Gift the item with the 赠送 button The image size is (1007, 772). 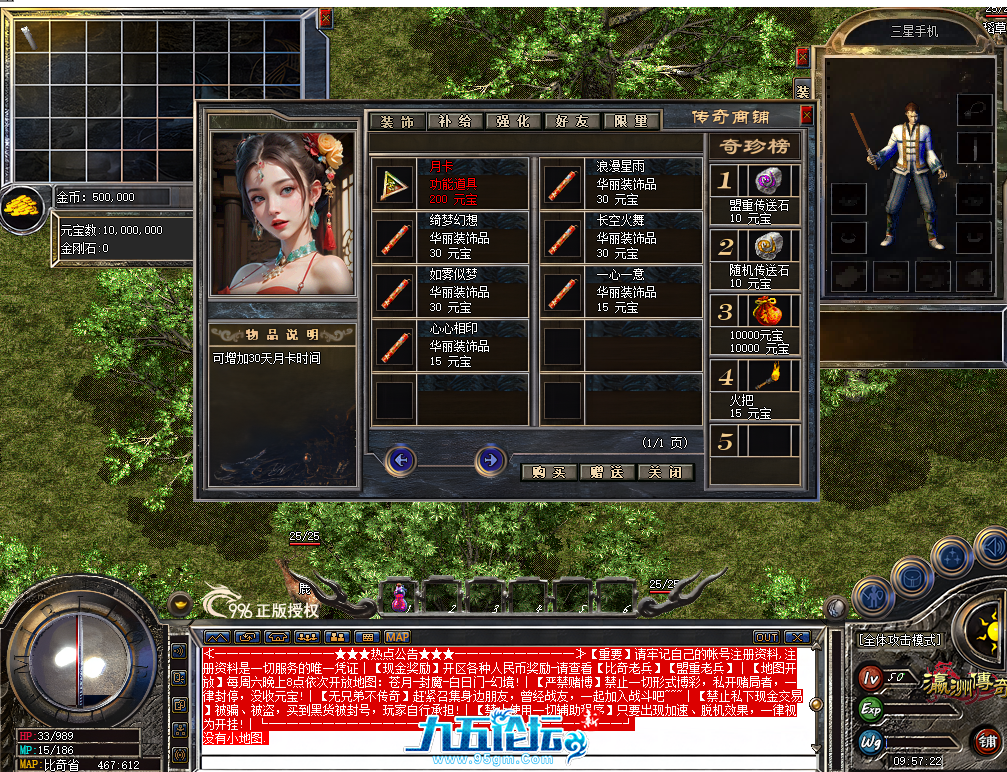point(607,472)
